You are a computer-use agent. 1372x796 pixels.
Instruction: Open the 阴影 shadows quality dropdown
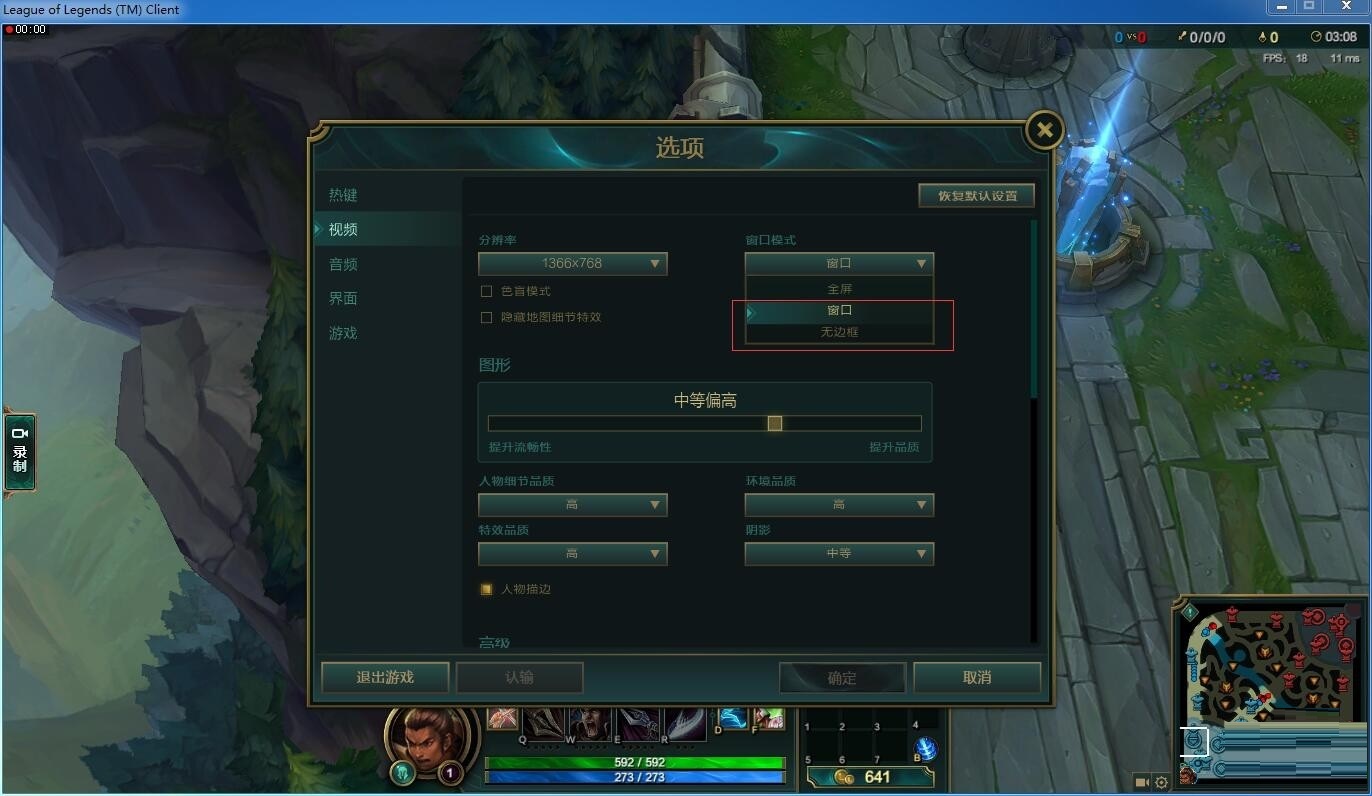839,553
